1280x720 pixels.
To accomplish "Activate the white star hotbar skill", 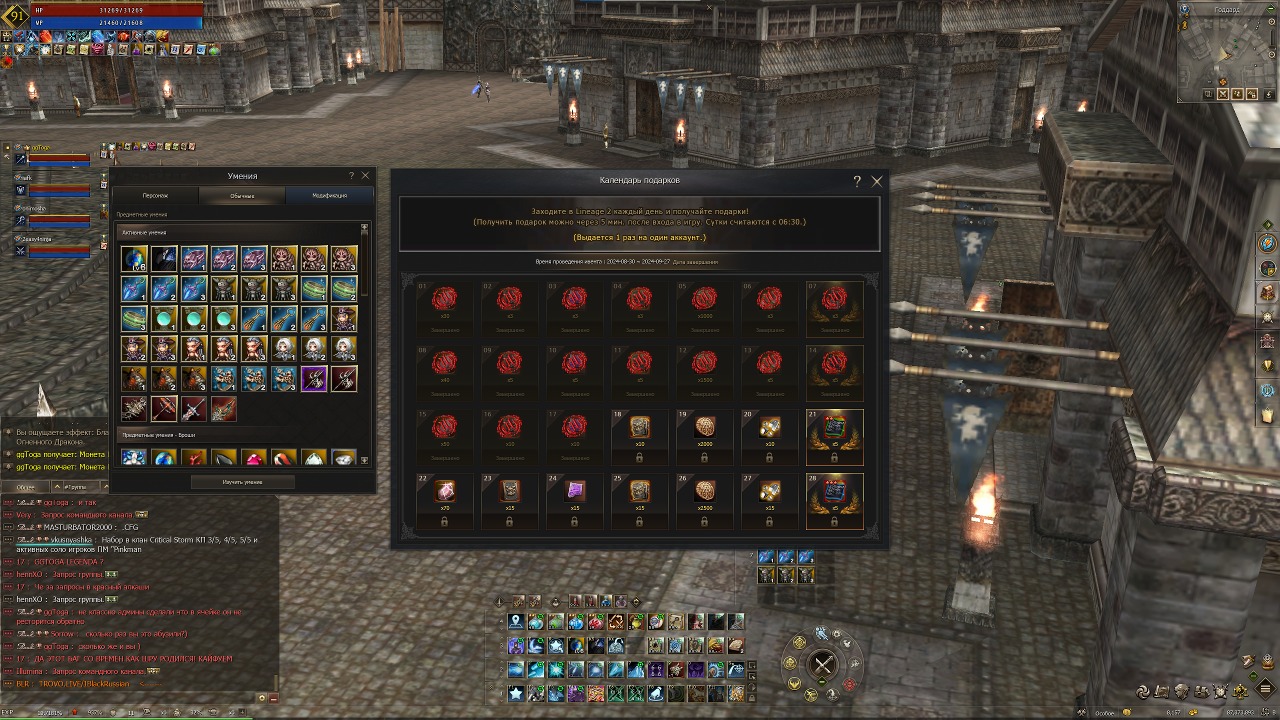I will [x=516, y=693].
